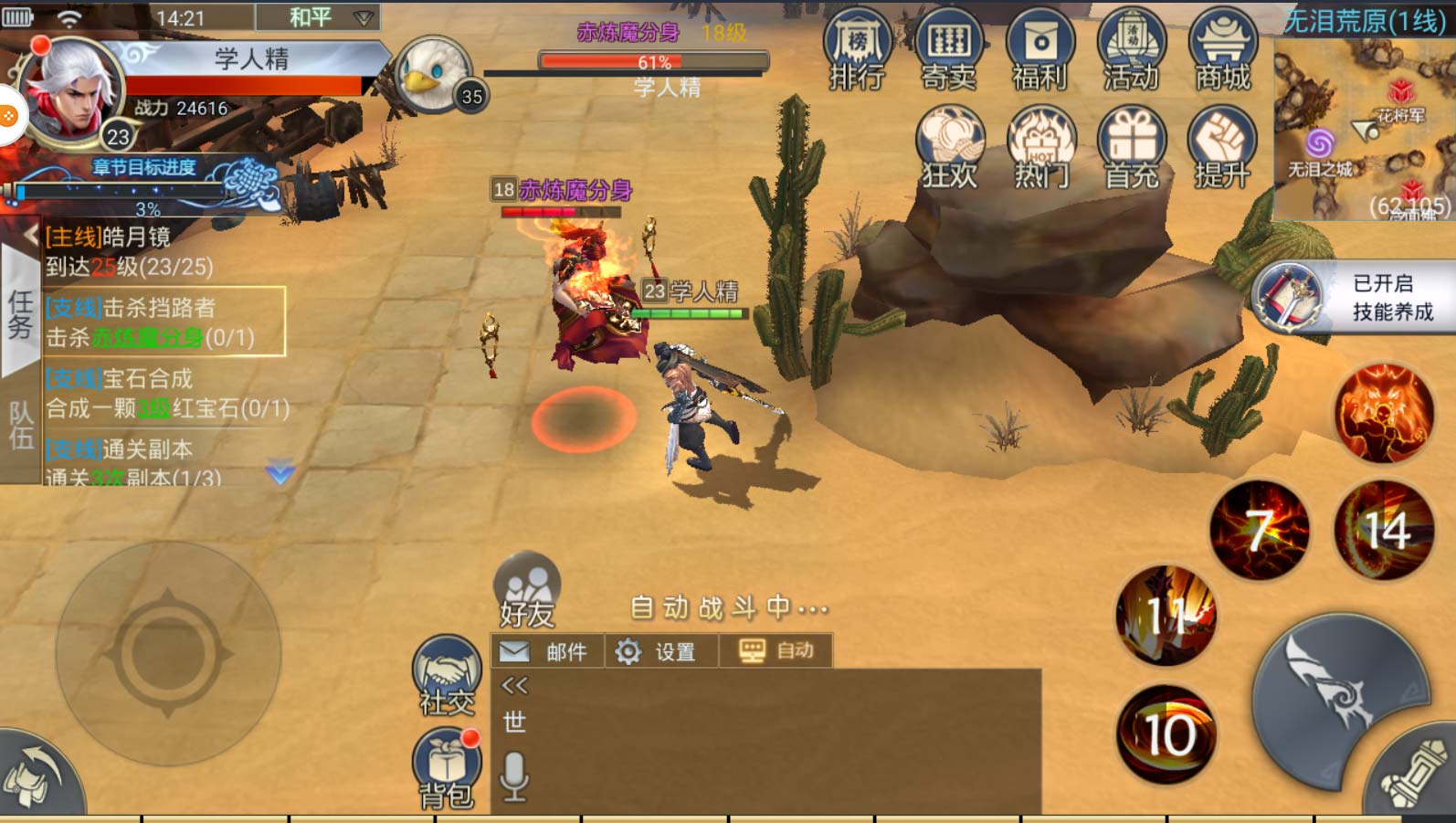Open the 好友 friends list
The width and height of the screenshot is (1456, 823).
[527, 590]
